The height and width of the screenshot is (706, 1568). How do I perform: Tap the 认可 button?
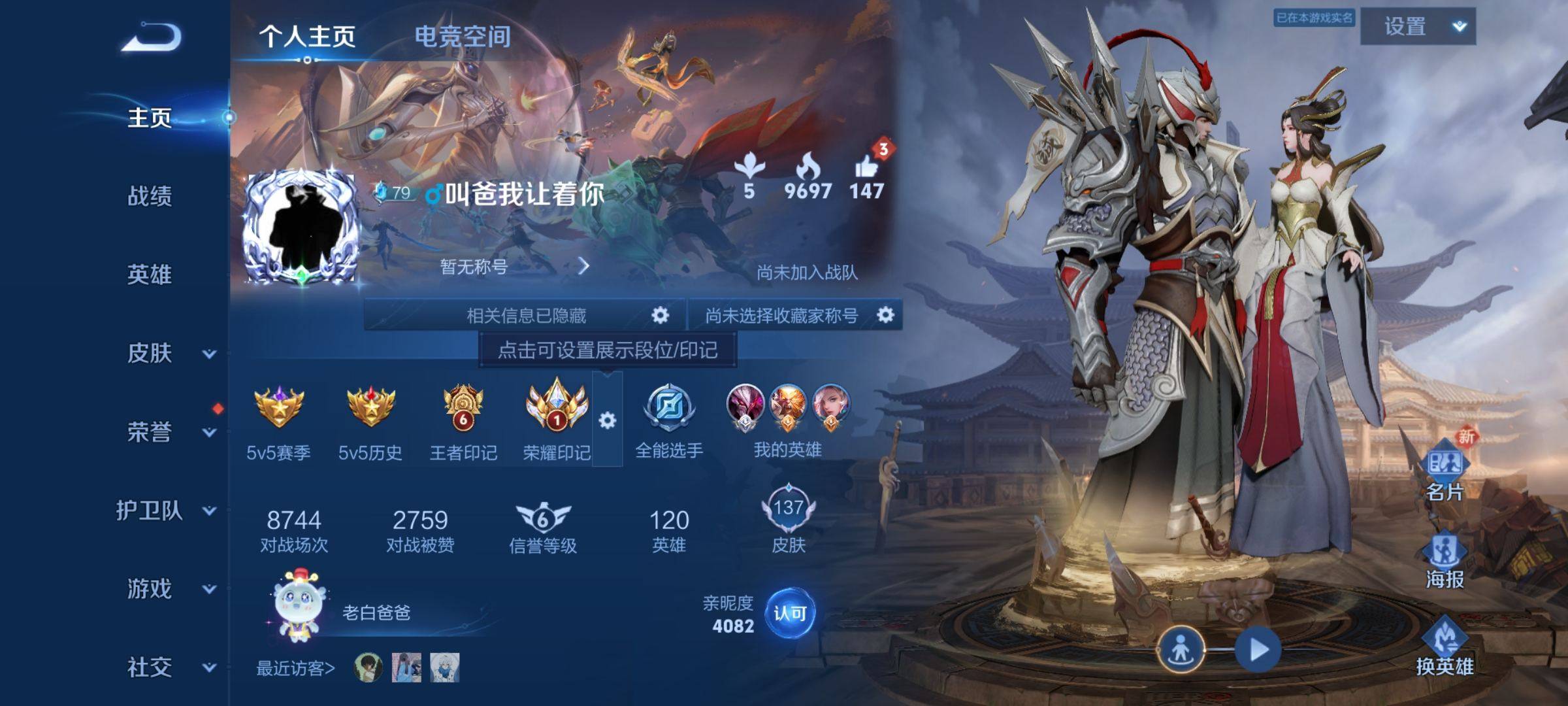[789, 613]
